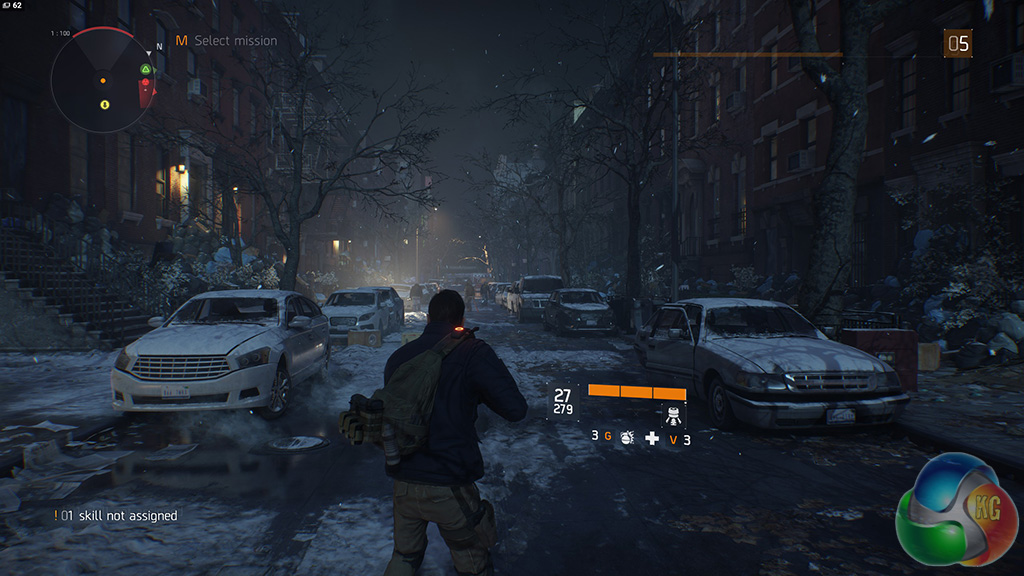
Task: Open the Select mission tracker
Action: [x=227, y=41]
